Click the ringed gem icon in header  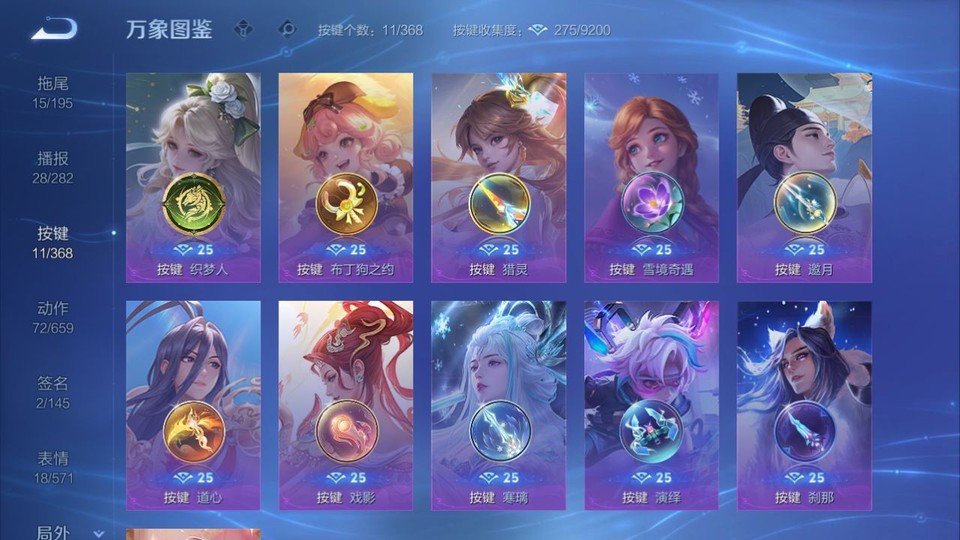pyautogui.click(x=287, y=29)
